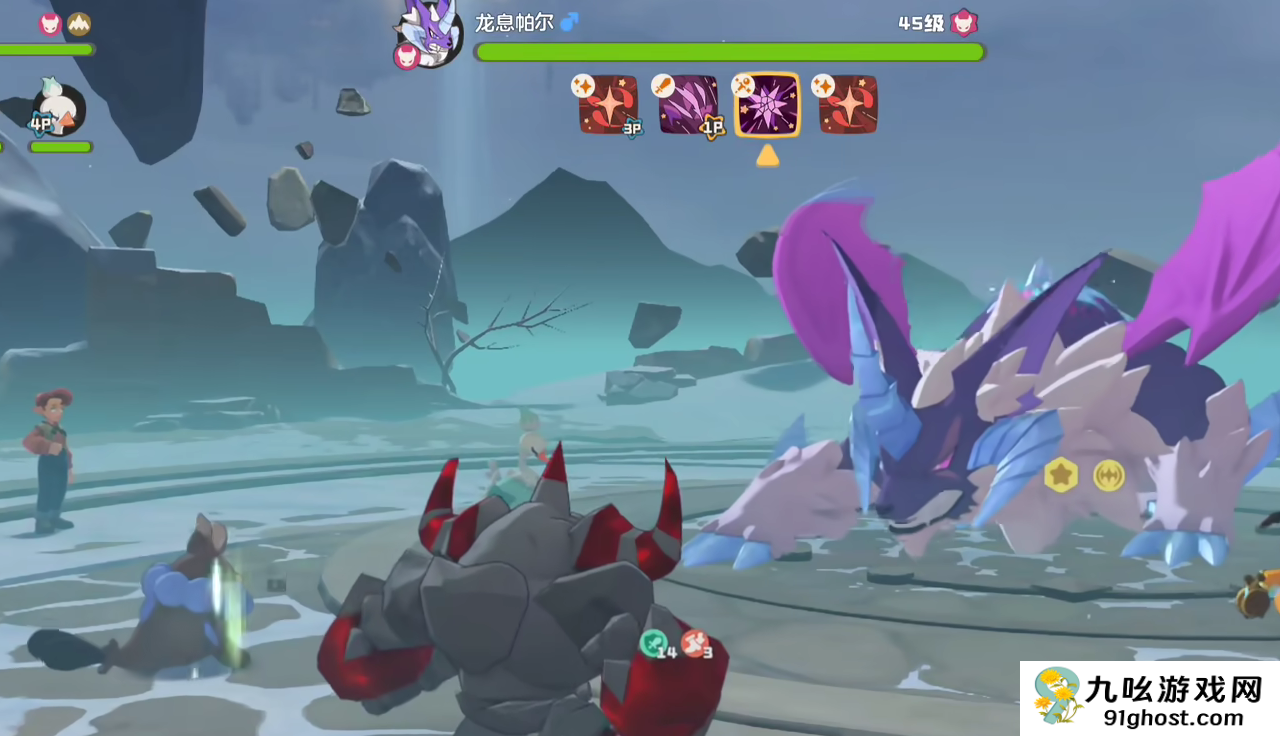1280x736 pixels.
Task: Check the green buff icon showing 14
Action: point(654,643)
